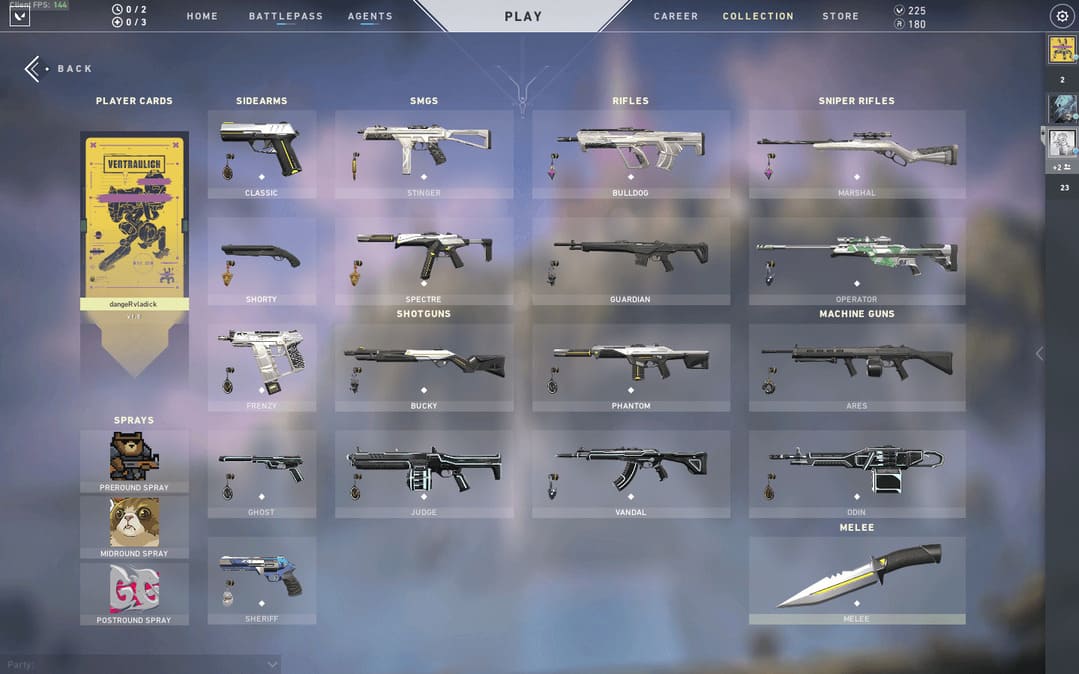The width and height of the screenshot is (1079, 674).
Task: Open the Odin machine gun tile
Action: point(857,473)
